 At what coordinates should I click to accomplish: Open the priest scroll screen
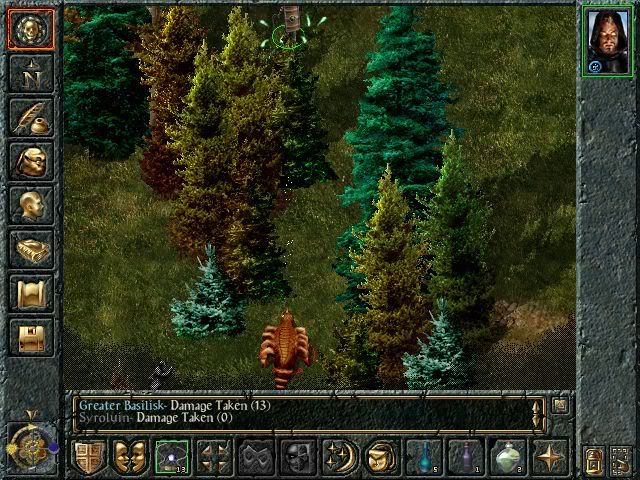click(x=29, y=293)
